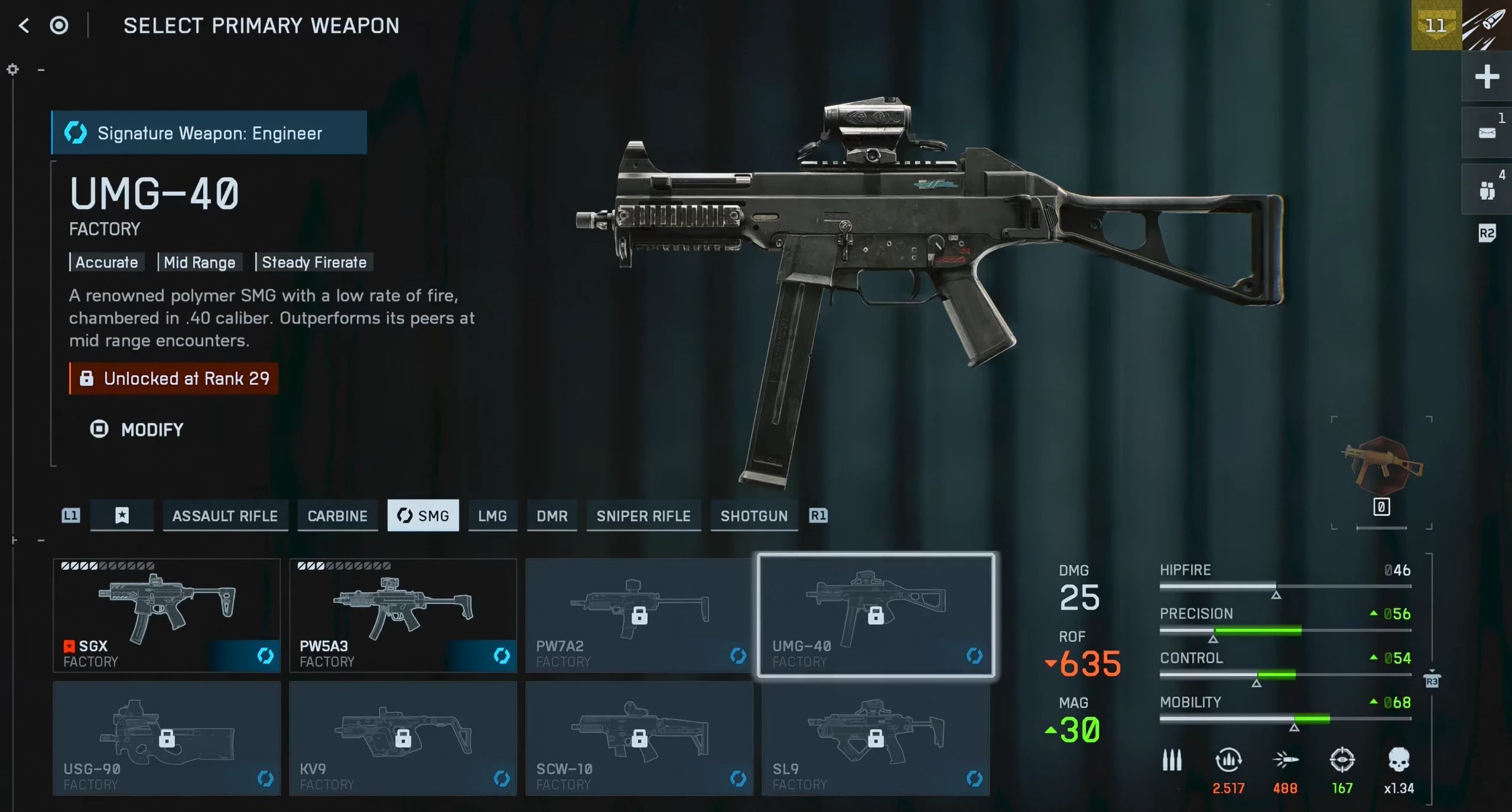Choose the PW5A3 Factory weapon tile
Image resolution: width=1512 pixels, height=812 pixels.
click(403, 615)
